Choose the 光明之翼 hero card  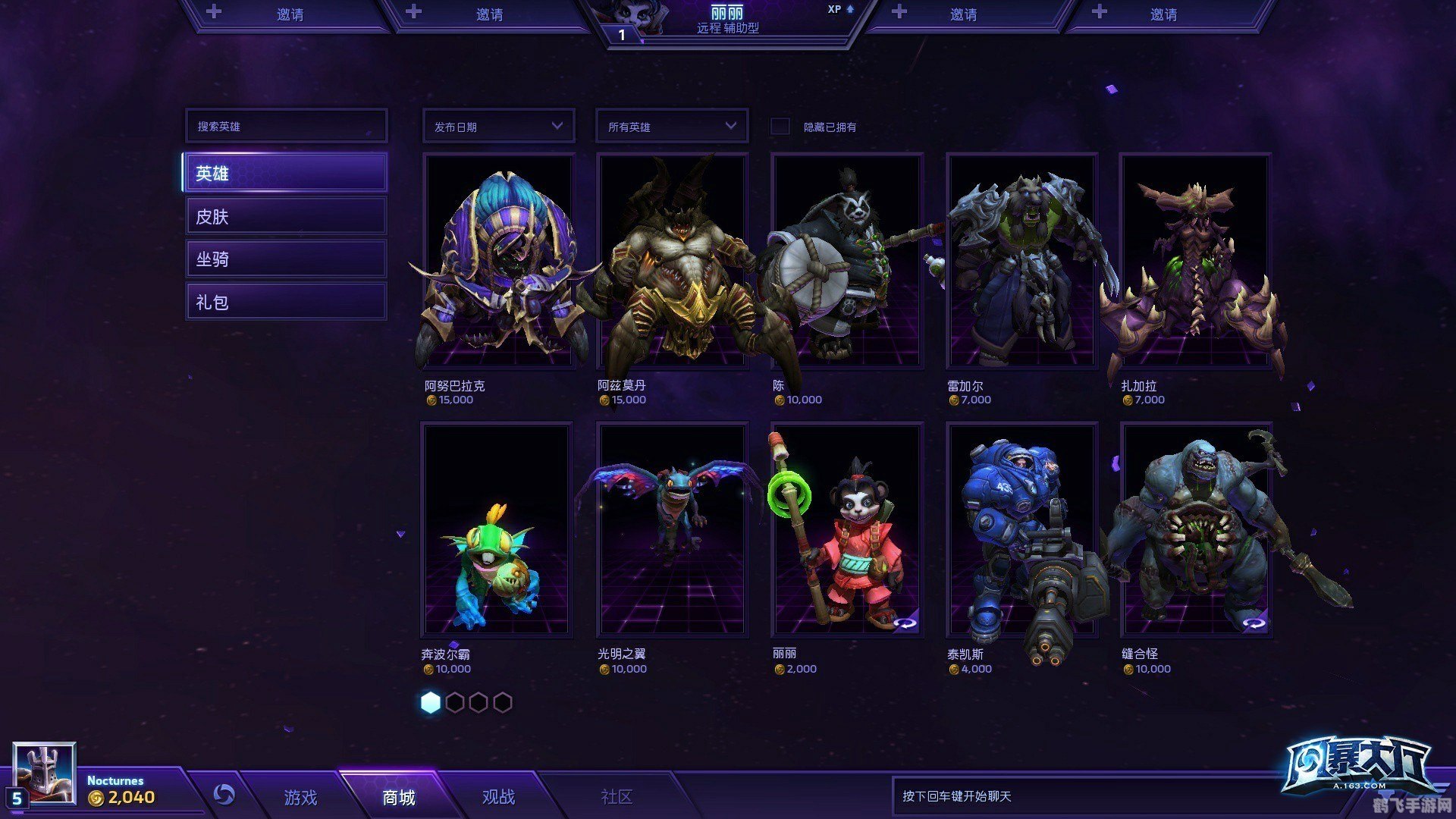[672, 529]
